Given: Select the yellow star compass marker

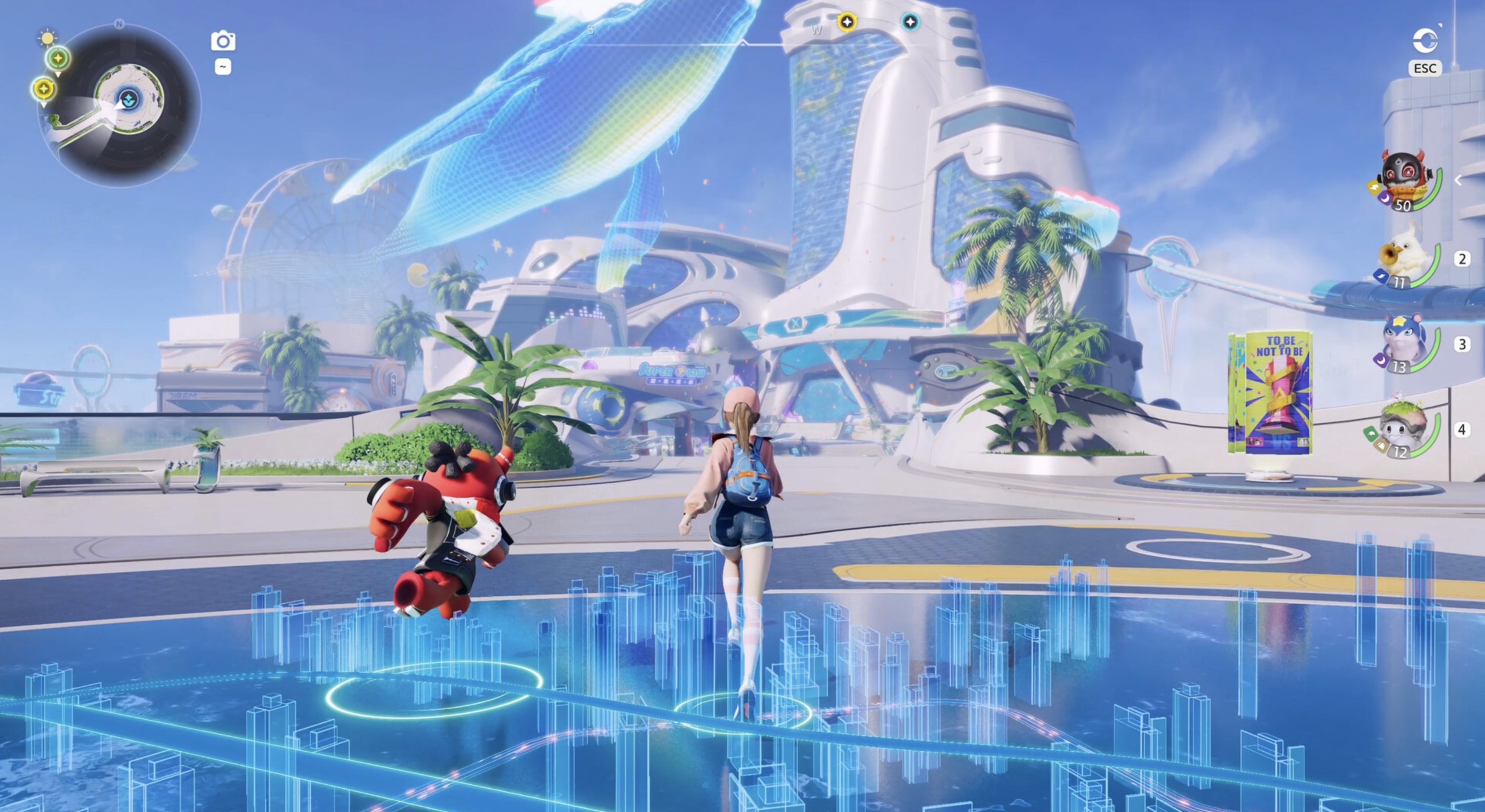Looking at the screenshot, I should (847, 22).
